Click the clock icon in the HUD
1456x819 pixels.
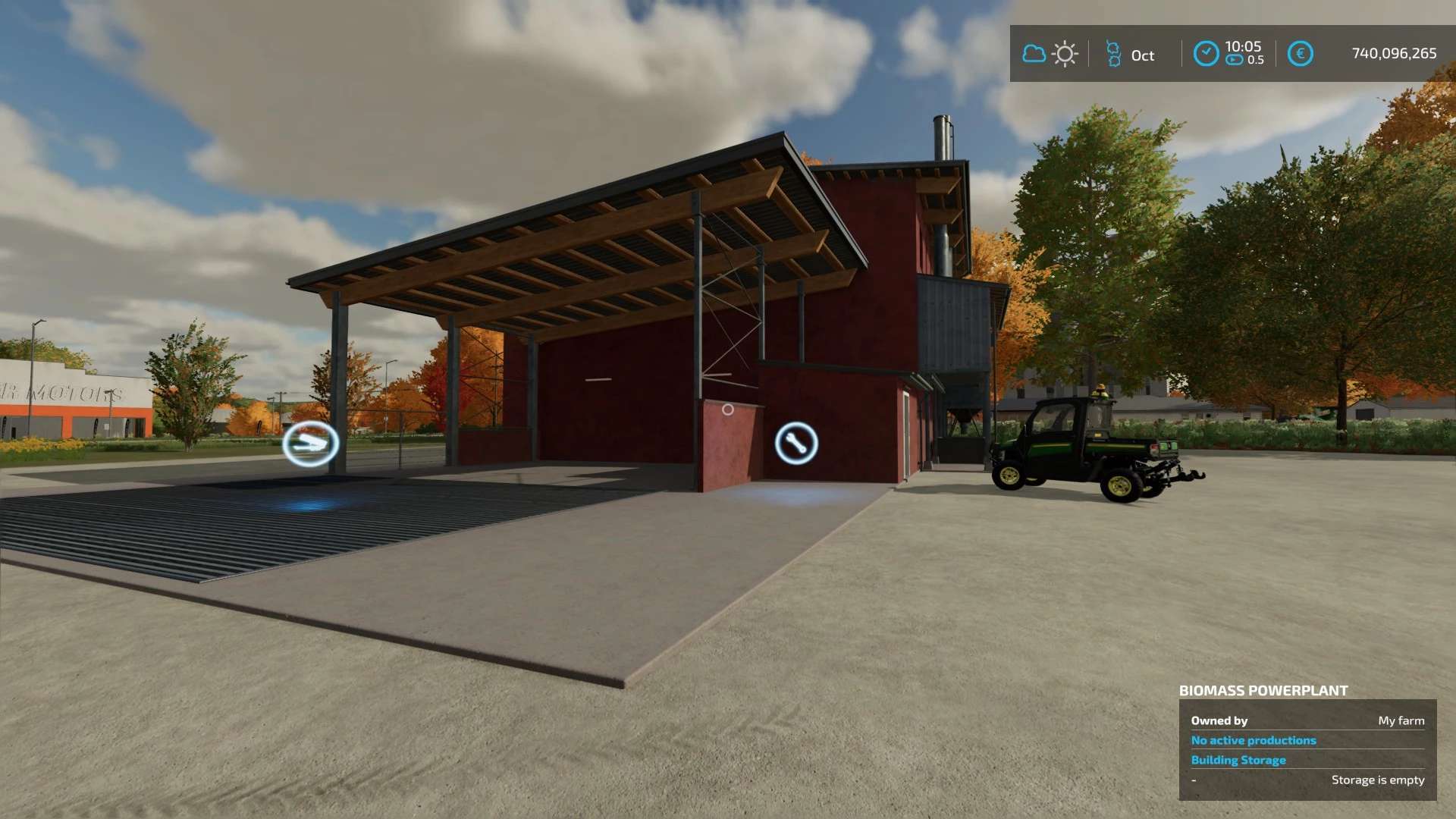(x=1206, y=54)
